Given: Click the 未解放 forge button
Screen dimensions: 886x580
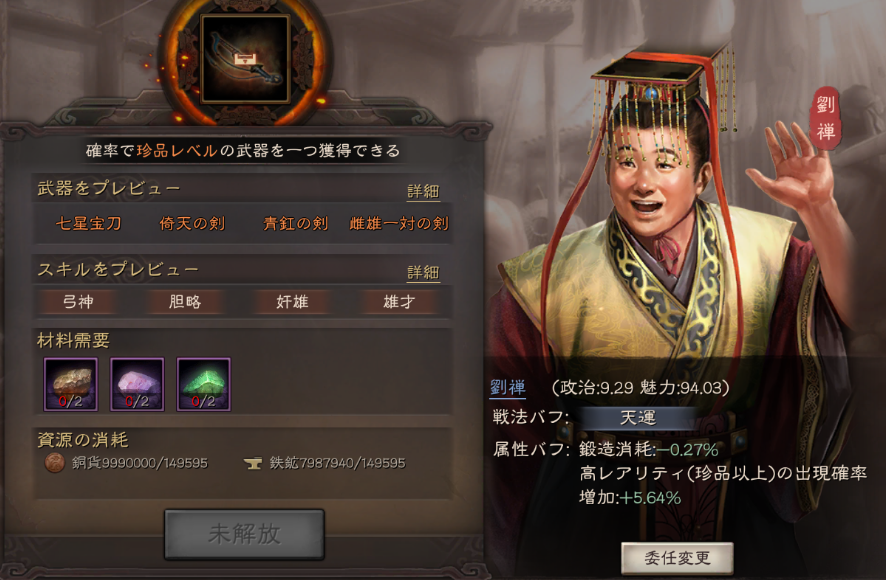Looking at the screenshot, I should (244, 534).
